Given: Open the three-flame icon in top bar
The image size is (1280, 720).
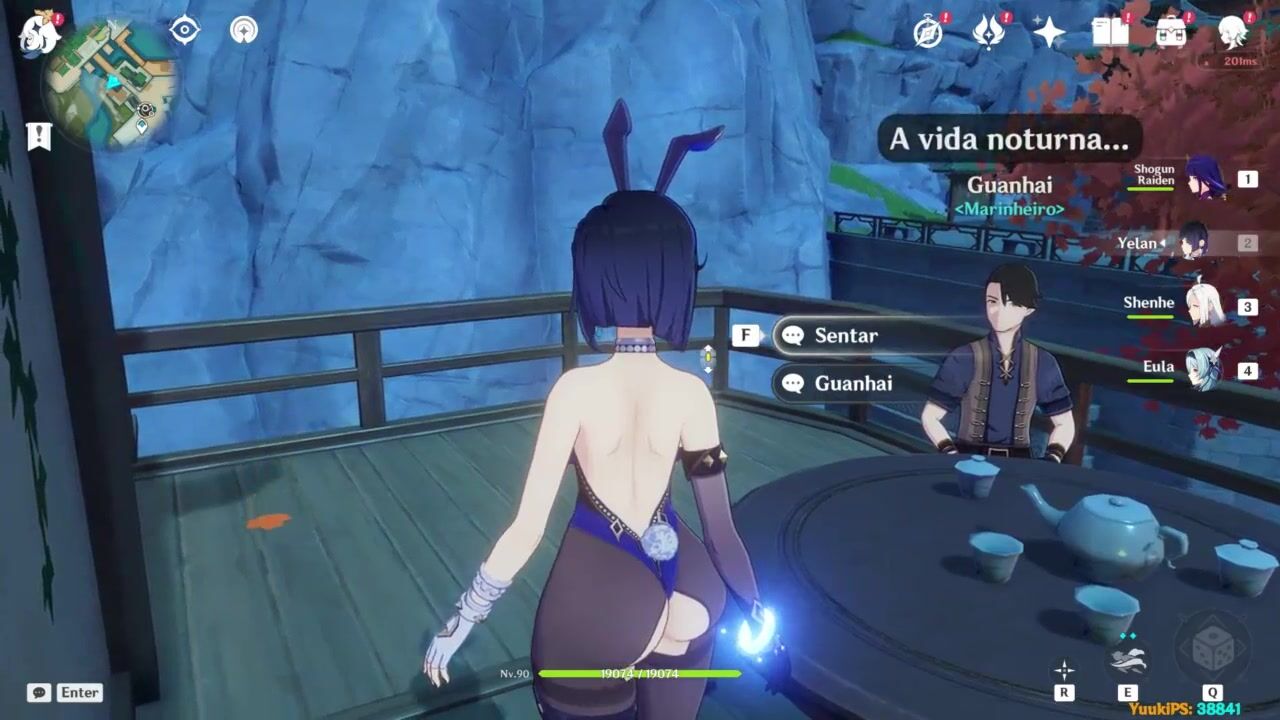Looking at the screenshot, I should 989,33.
